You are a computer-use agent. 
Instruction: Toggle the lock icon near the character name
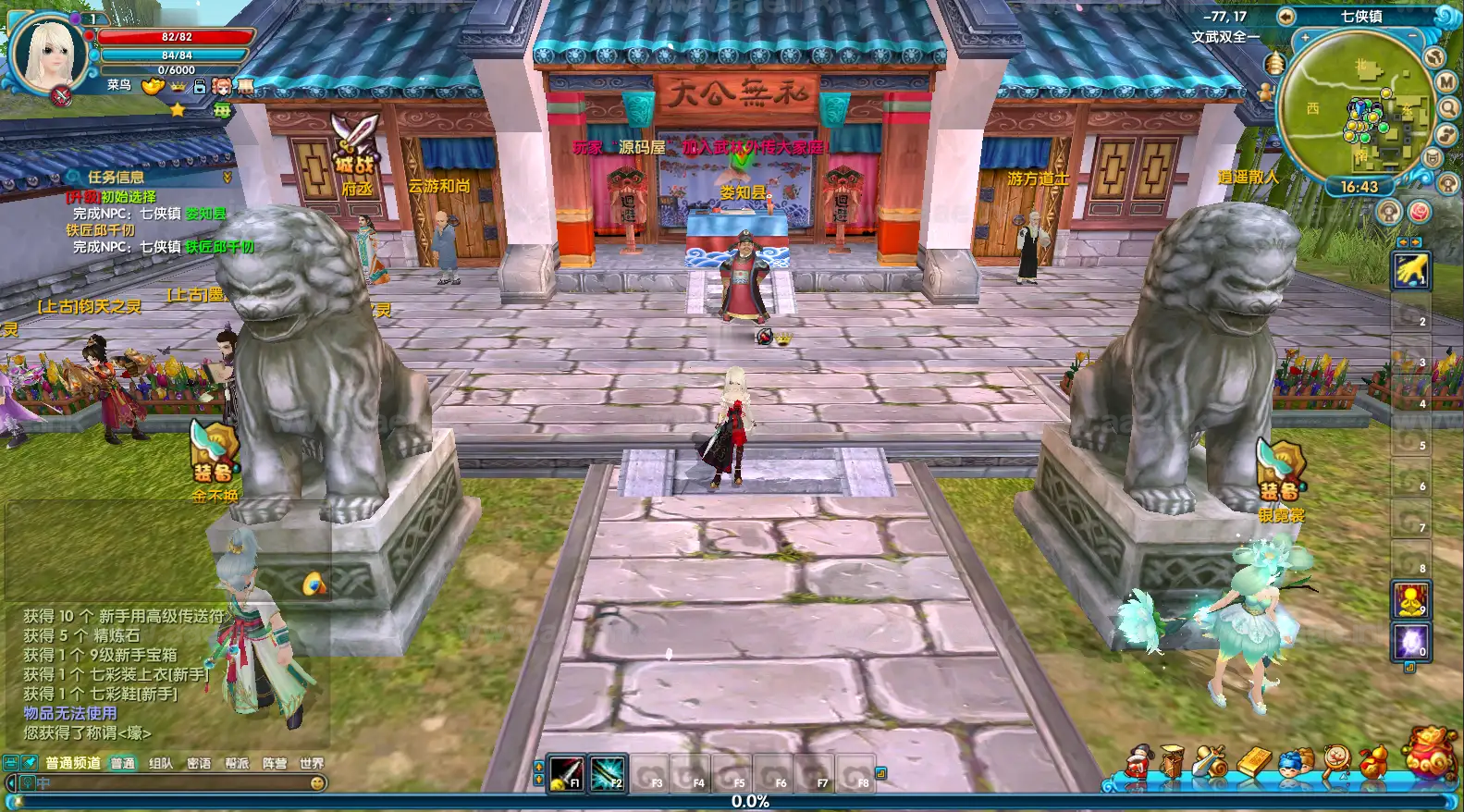199,86
